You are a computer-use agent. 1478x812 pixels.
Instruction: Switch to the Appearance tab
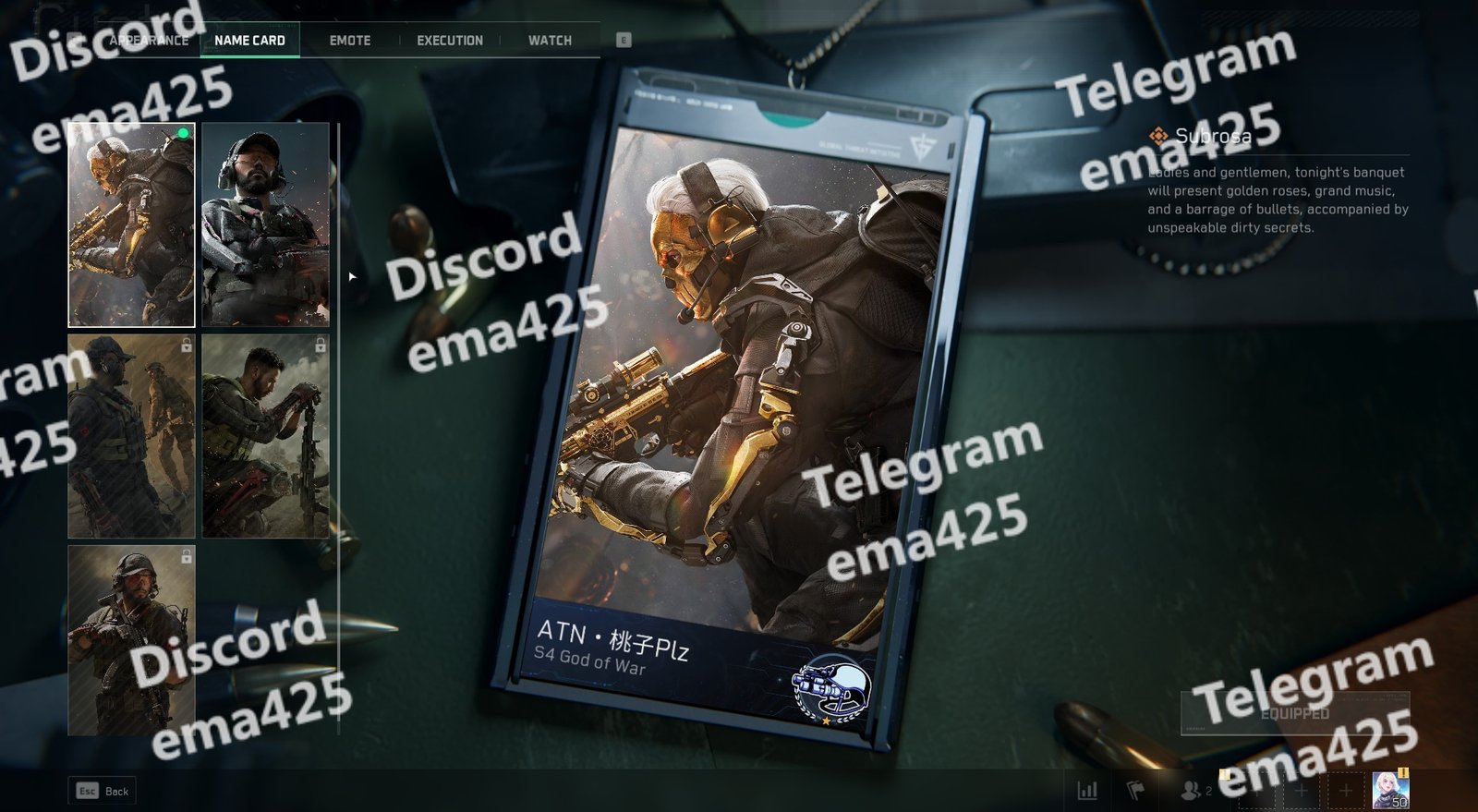click(149, 41)
